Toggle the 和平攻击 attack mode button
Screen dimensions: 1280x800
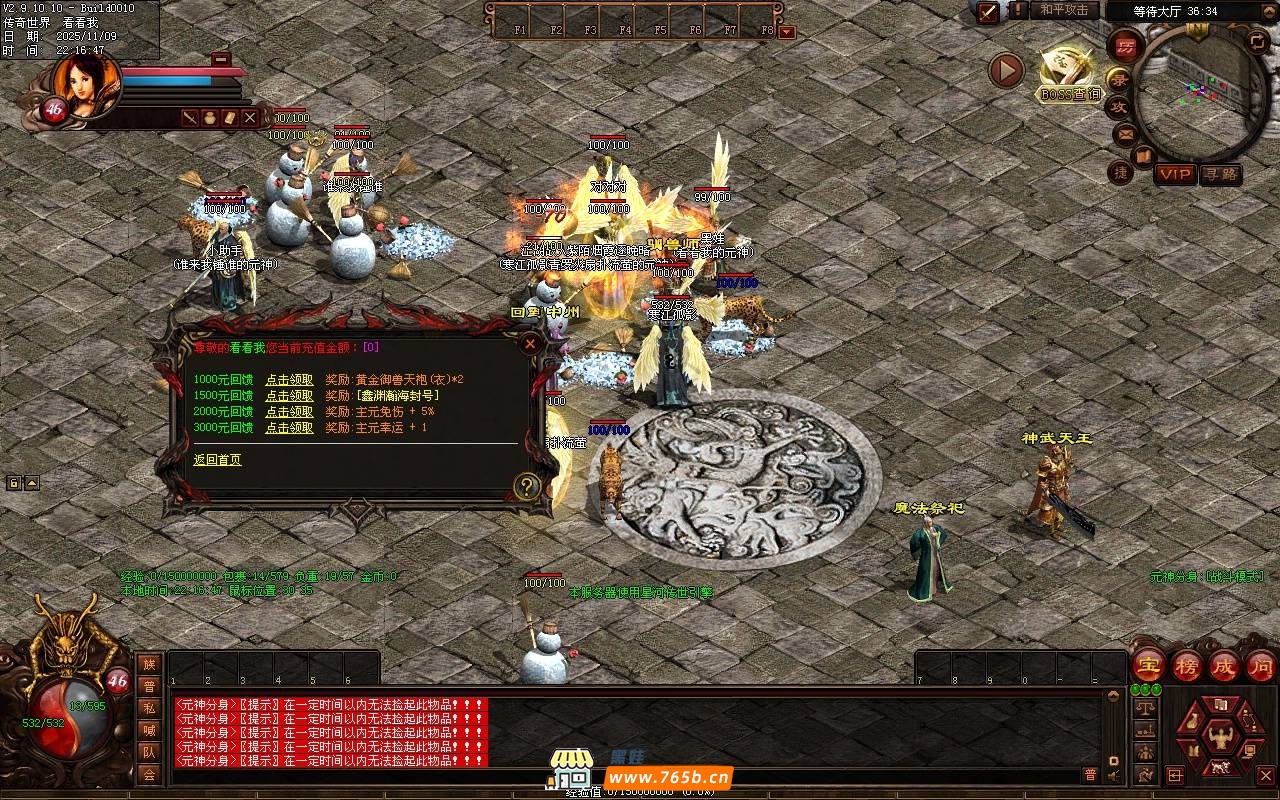(1063, 10)
